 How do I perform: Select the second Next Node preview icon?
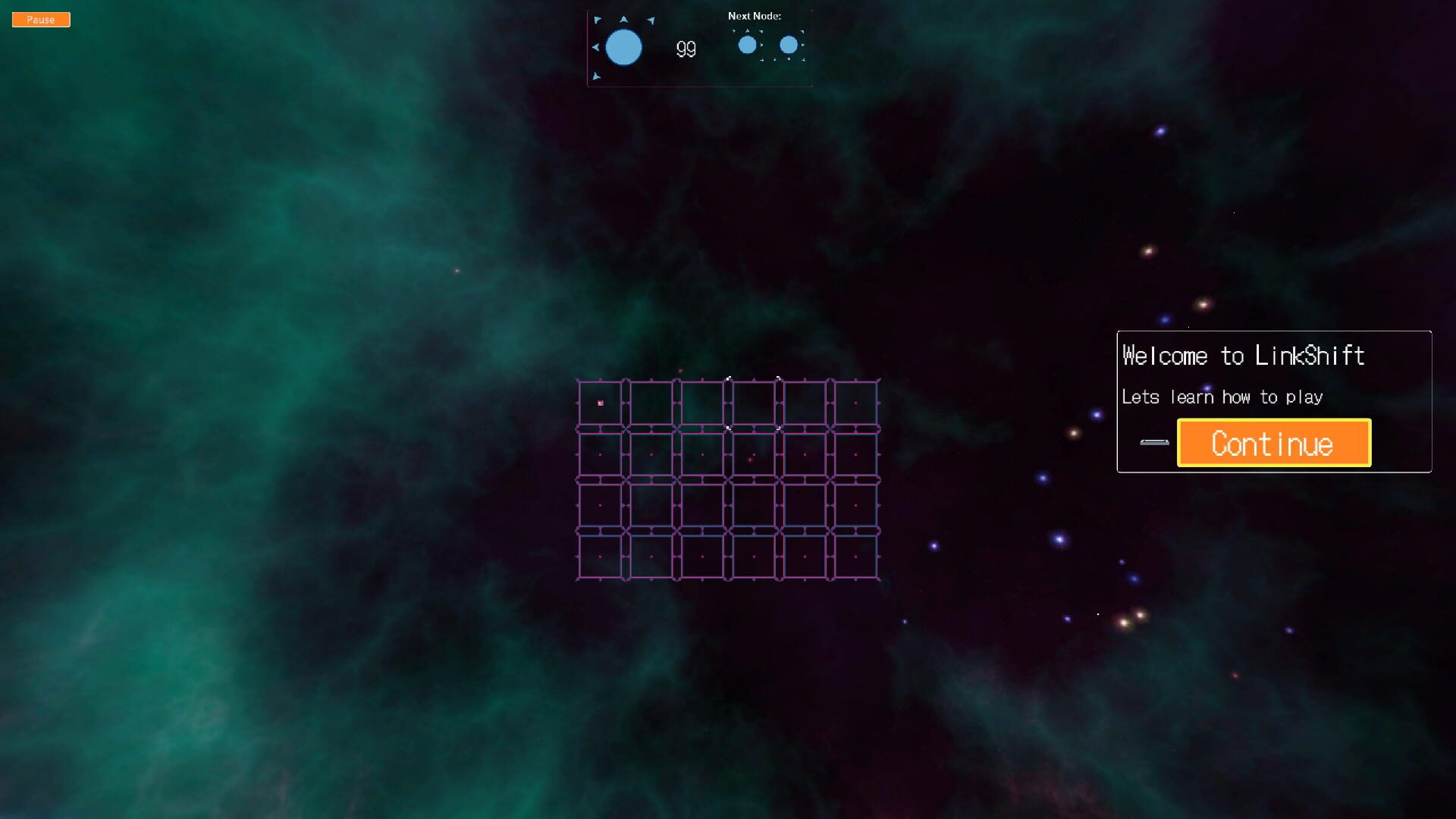[x=789, y=45]
